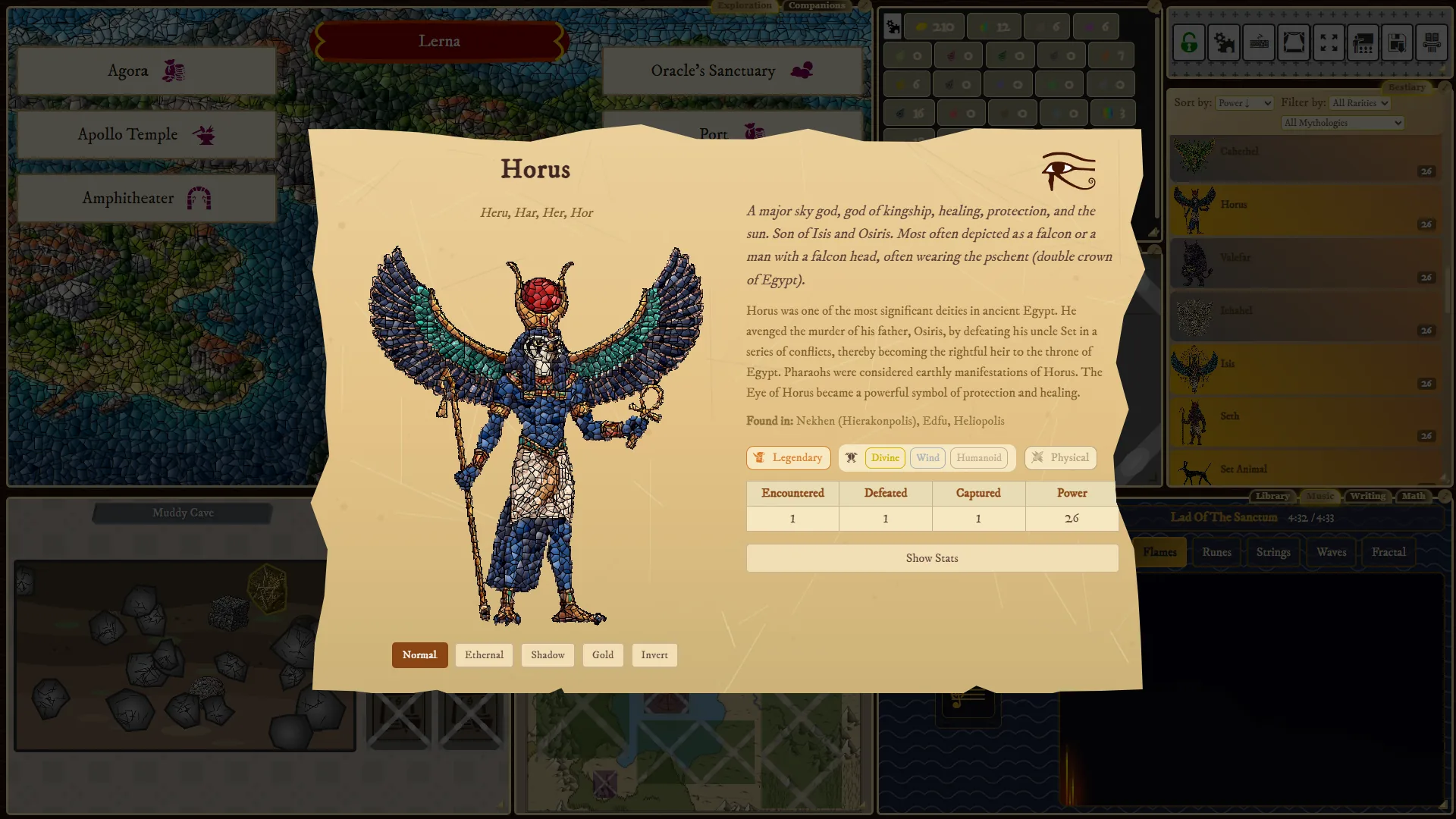Image resolution: width=1456 pixels, height=819 pixels.
Task: Click the Show Stats button
Action: click(932, 557)
